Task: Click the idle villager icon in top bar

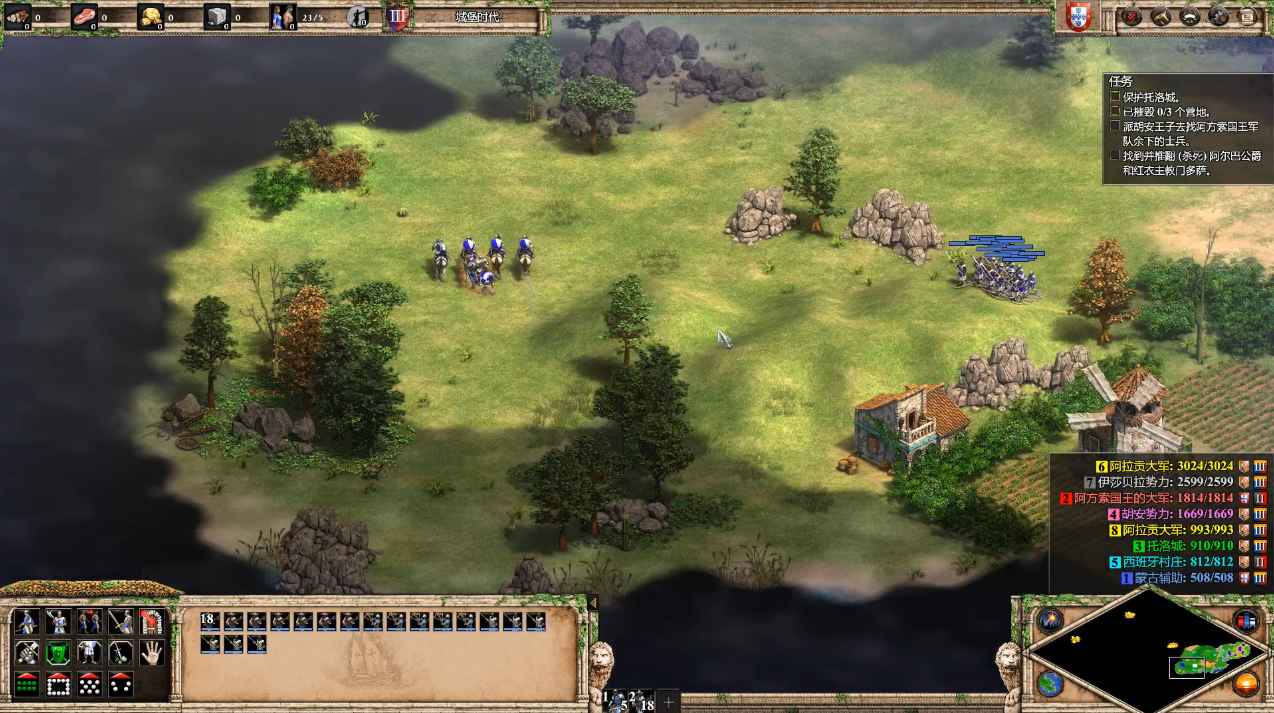Action: (x=359, y=16)
